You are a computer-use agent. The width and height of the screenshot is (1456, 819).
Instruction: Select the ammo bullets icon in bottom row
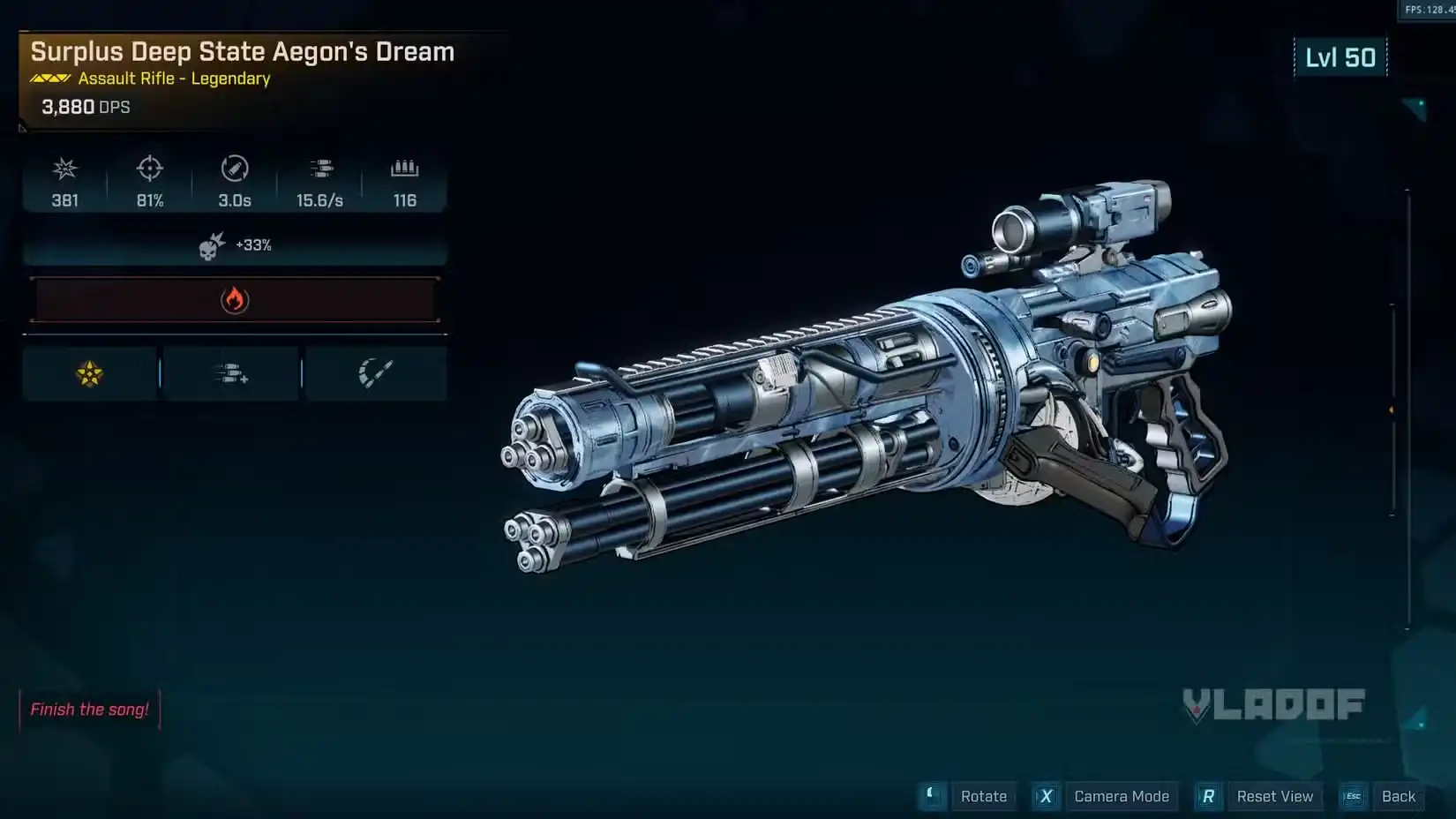pos(231,372)
